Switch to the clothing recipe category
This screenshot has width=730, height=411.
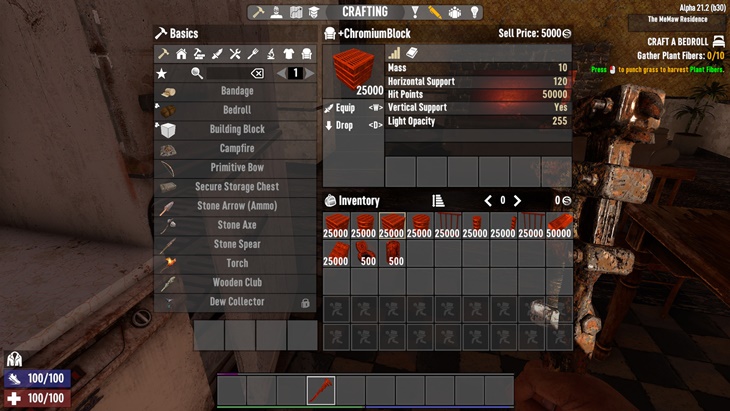(289, 54)
